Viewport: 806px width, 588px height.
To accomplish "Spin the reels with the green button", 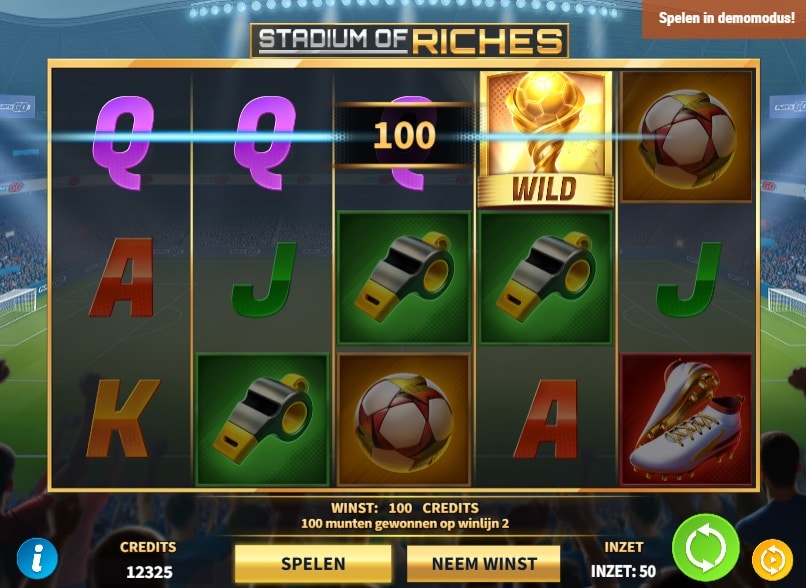I will pos(705,547).
